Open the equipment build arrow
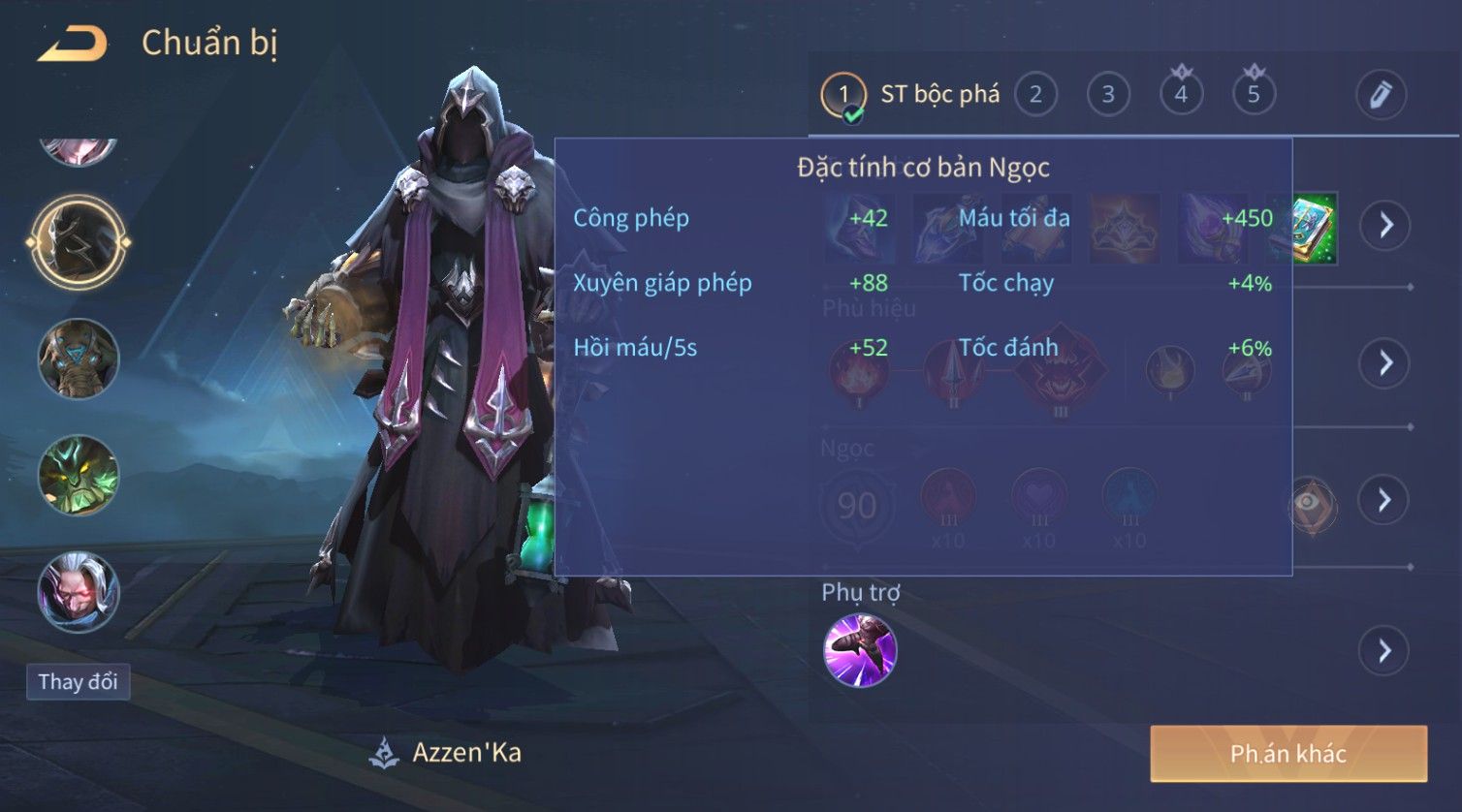This screenshot has height=812, width=1462. click(x=1384, y=226)
